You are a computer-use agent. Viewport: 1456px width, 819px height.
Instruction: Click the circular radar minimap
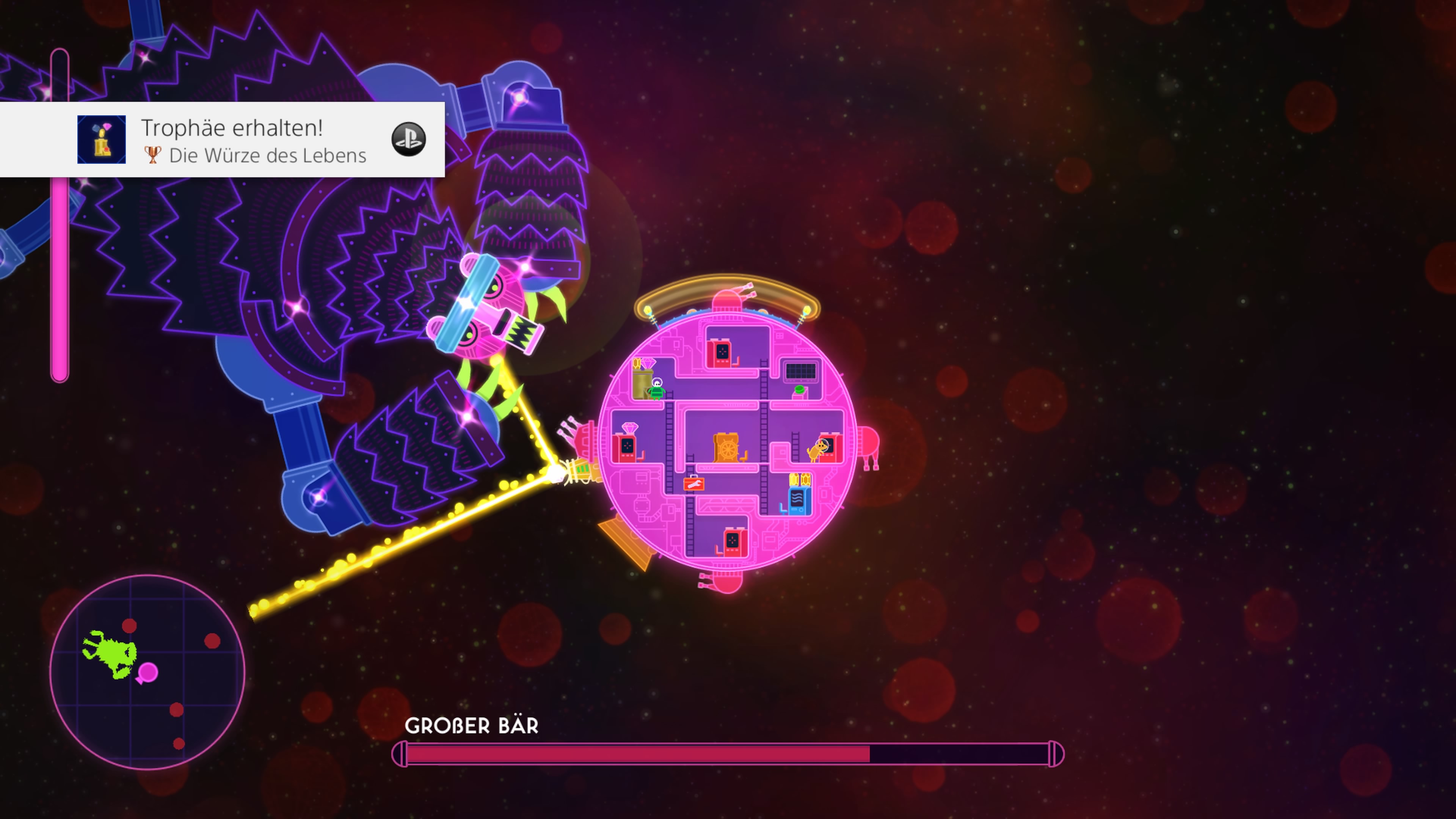147,672
